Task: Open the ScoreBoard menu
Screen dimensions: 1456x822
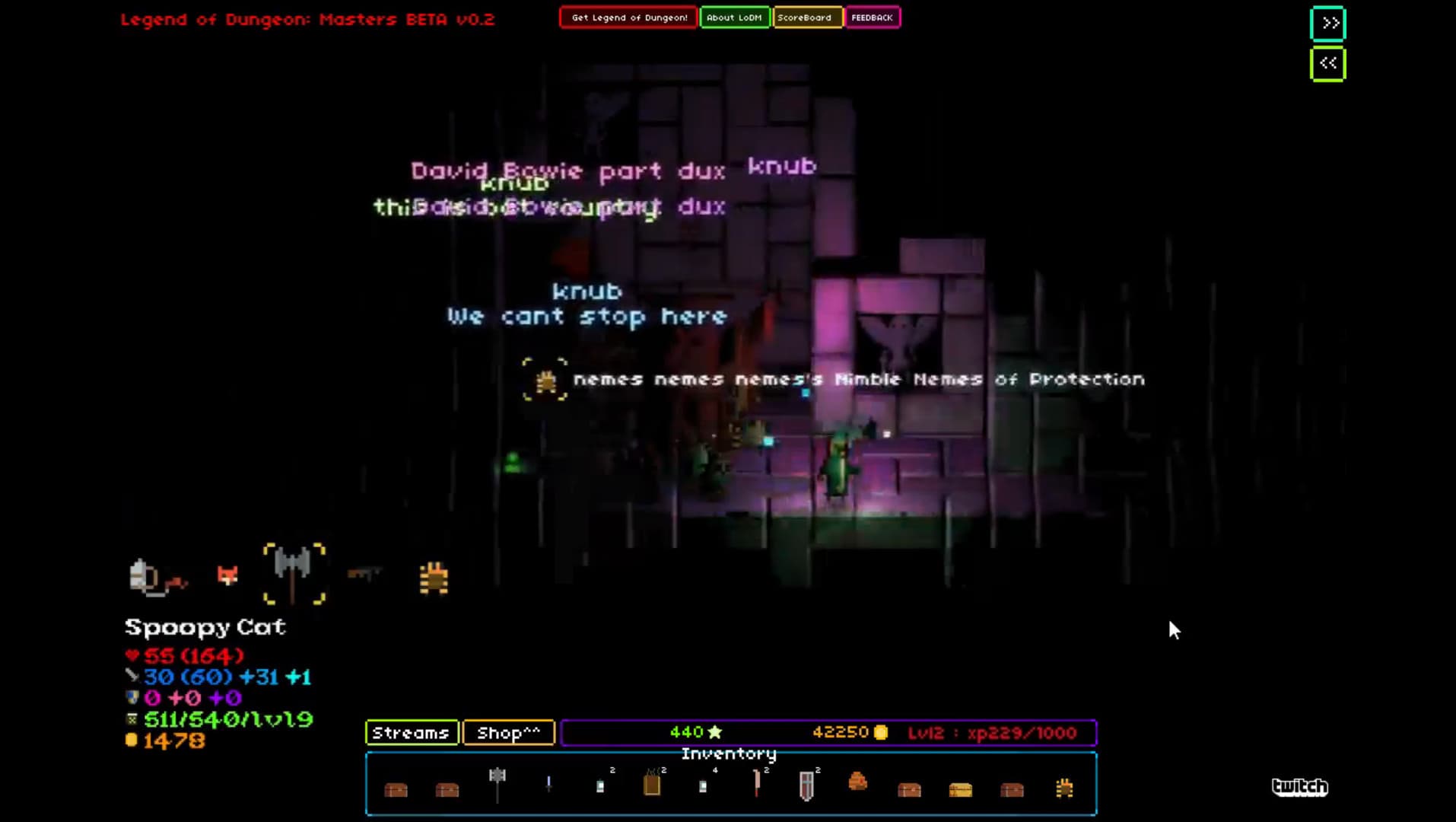Action: [806, 17]
